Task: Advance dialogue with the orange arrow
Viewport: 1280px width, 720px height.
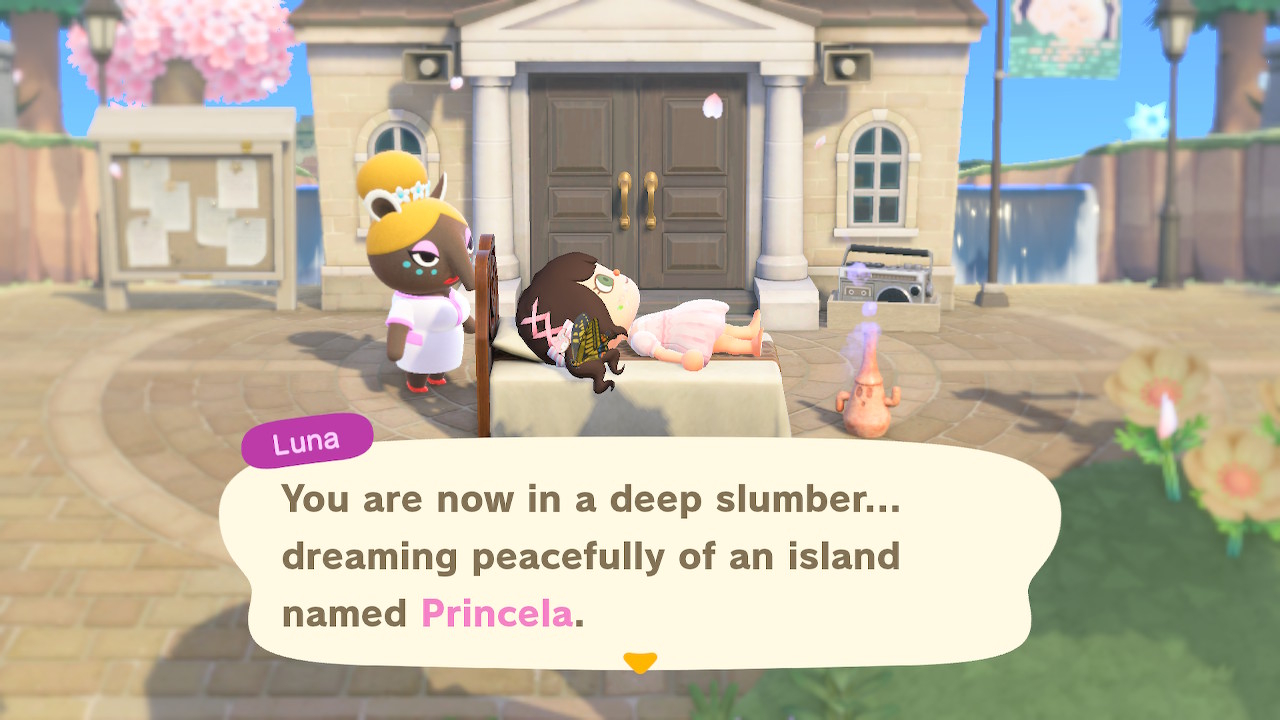Action: tap(640, 662)
